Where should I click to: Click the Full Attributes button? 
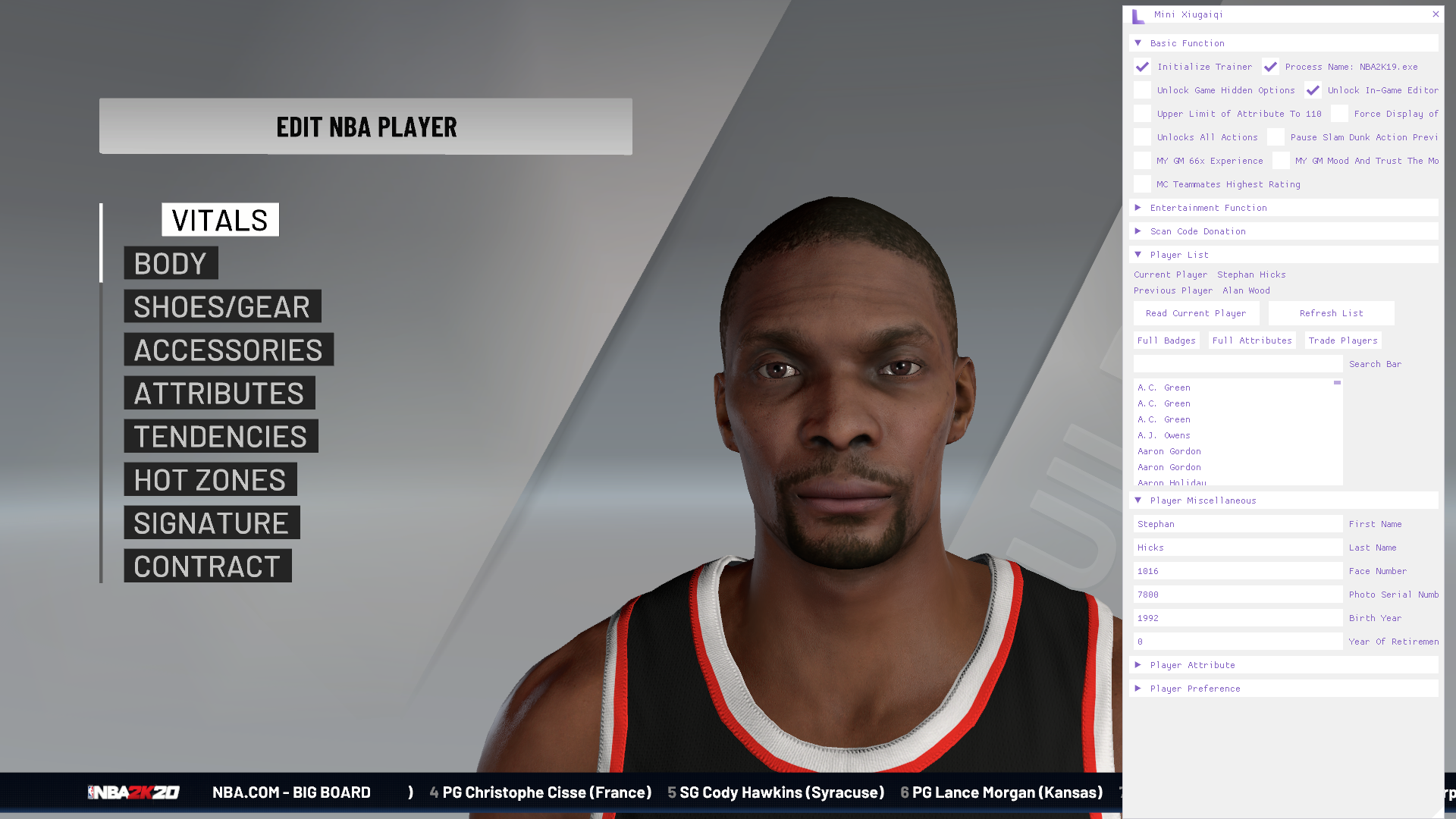[1252, 340]
